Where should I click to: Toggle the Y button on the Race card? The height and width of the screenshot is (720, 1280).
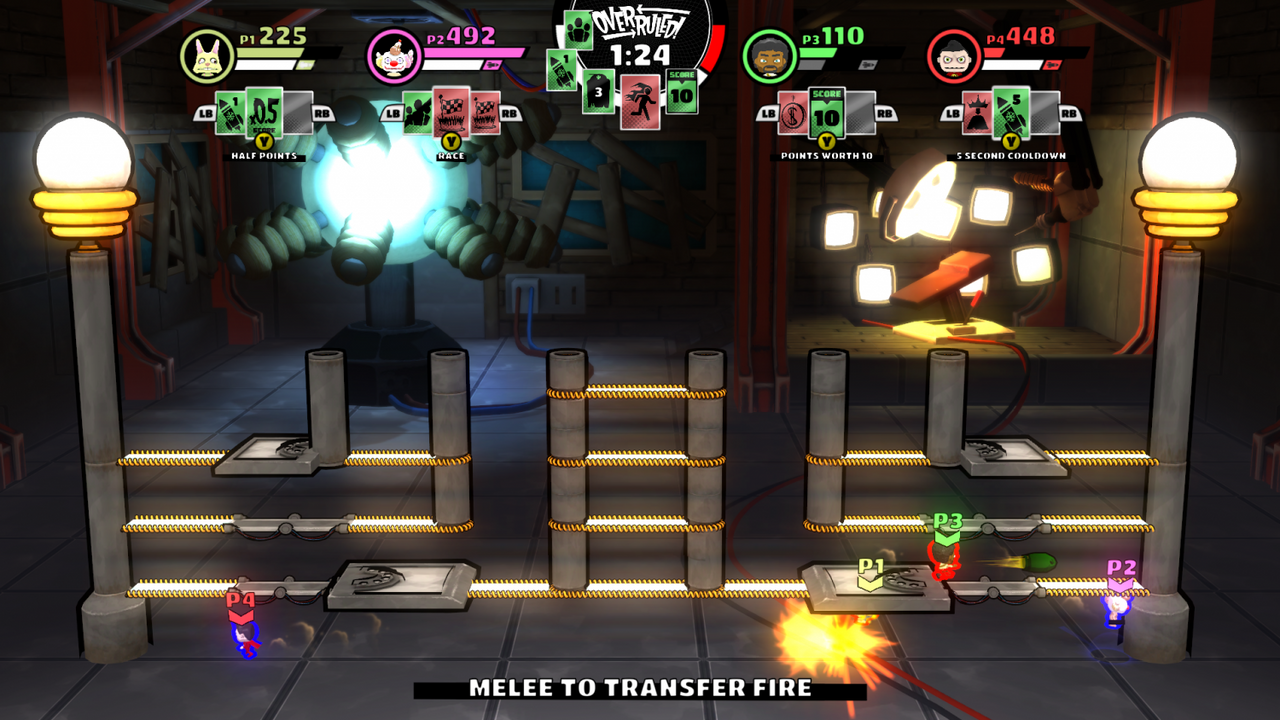pos(450,143)
